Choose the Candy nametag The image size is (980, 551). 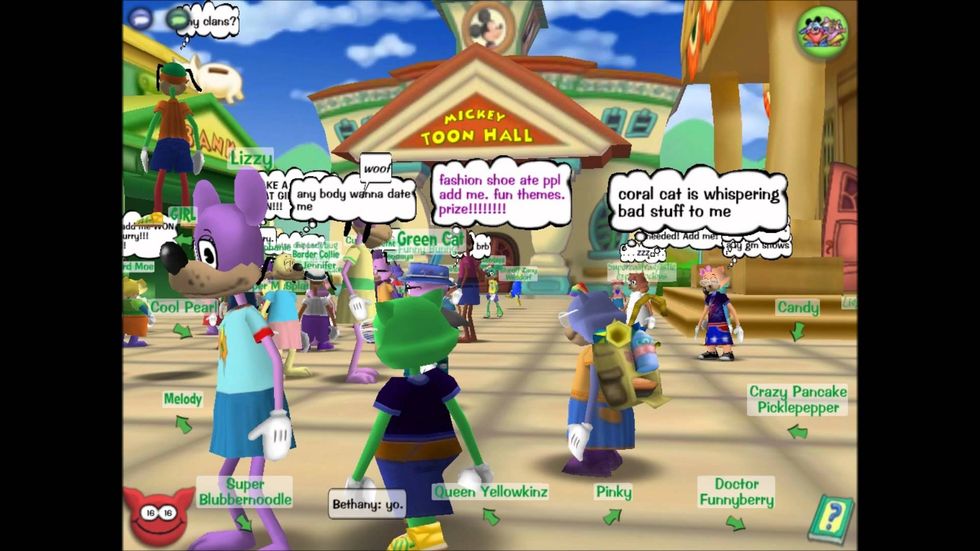797,308
